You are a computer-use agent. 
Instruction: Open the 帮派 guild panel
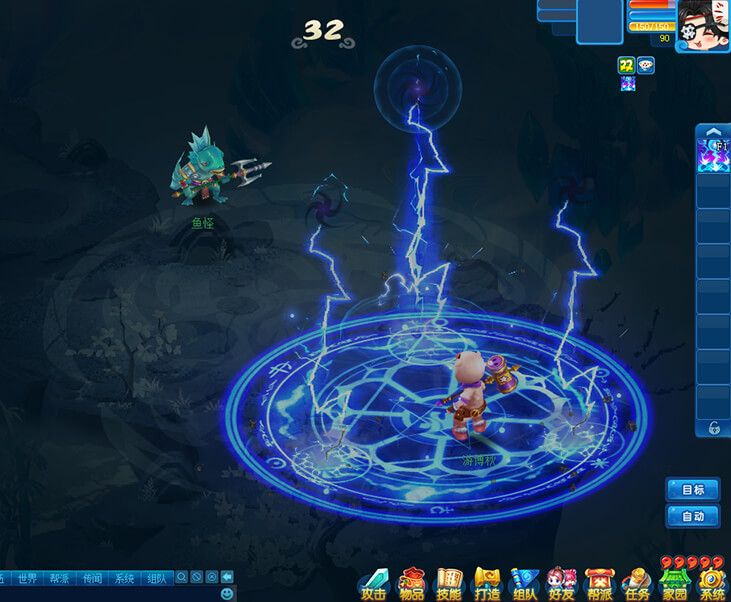click(599, 584)
